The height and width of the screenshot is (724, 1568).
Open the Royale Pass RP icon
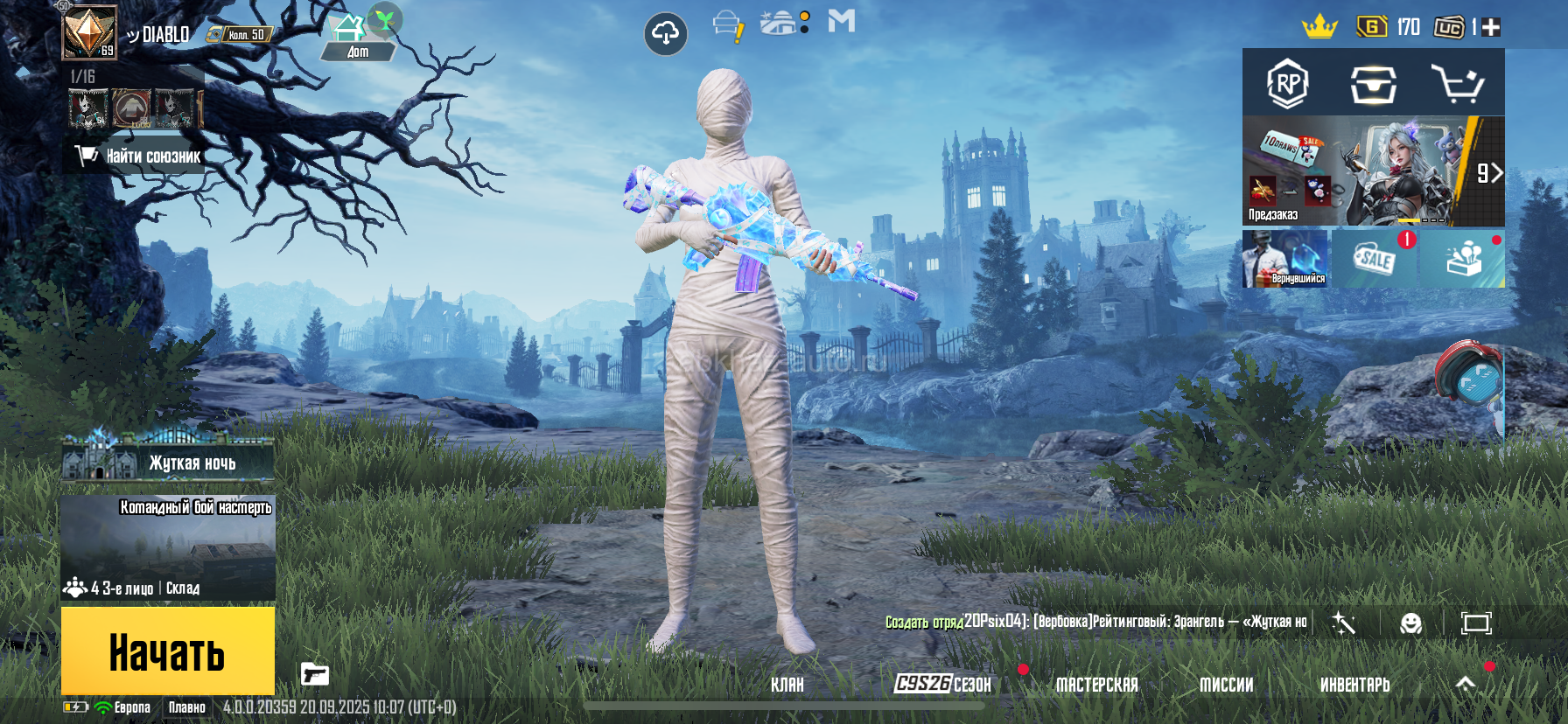click(x=1287, y=84)
